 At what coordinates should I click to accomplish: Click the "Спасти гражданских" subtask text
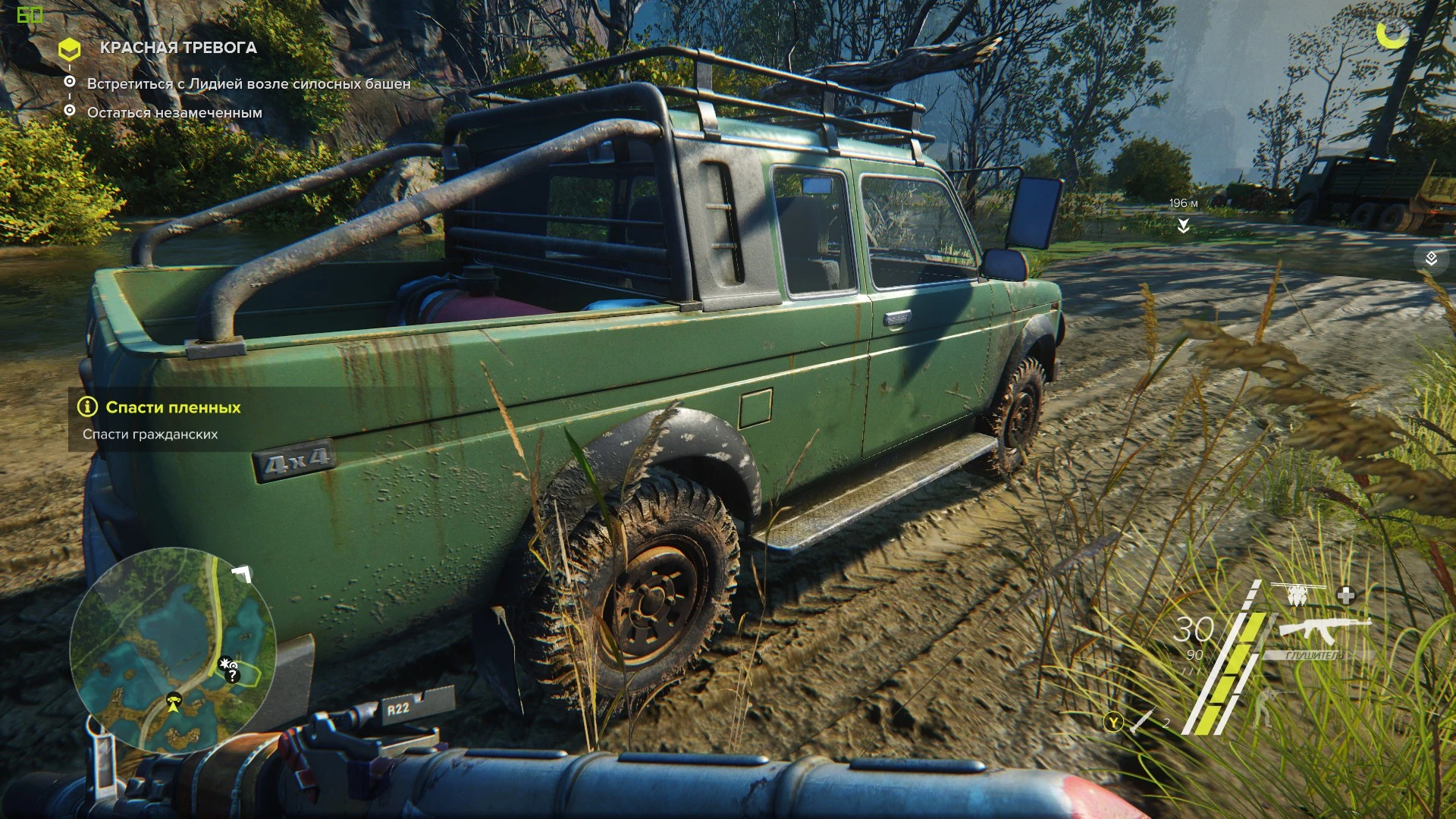pyautogui.click(x=150, y=435)
